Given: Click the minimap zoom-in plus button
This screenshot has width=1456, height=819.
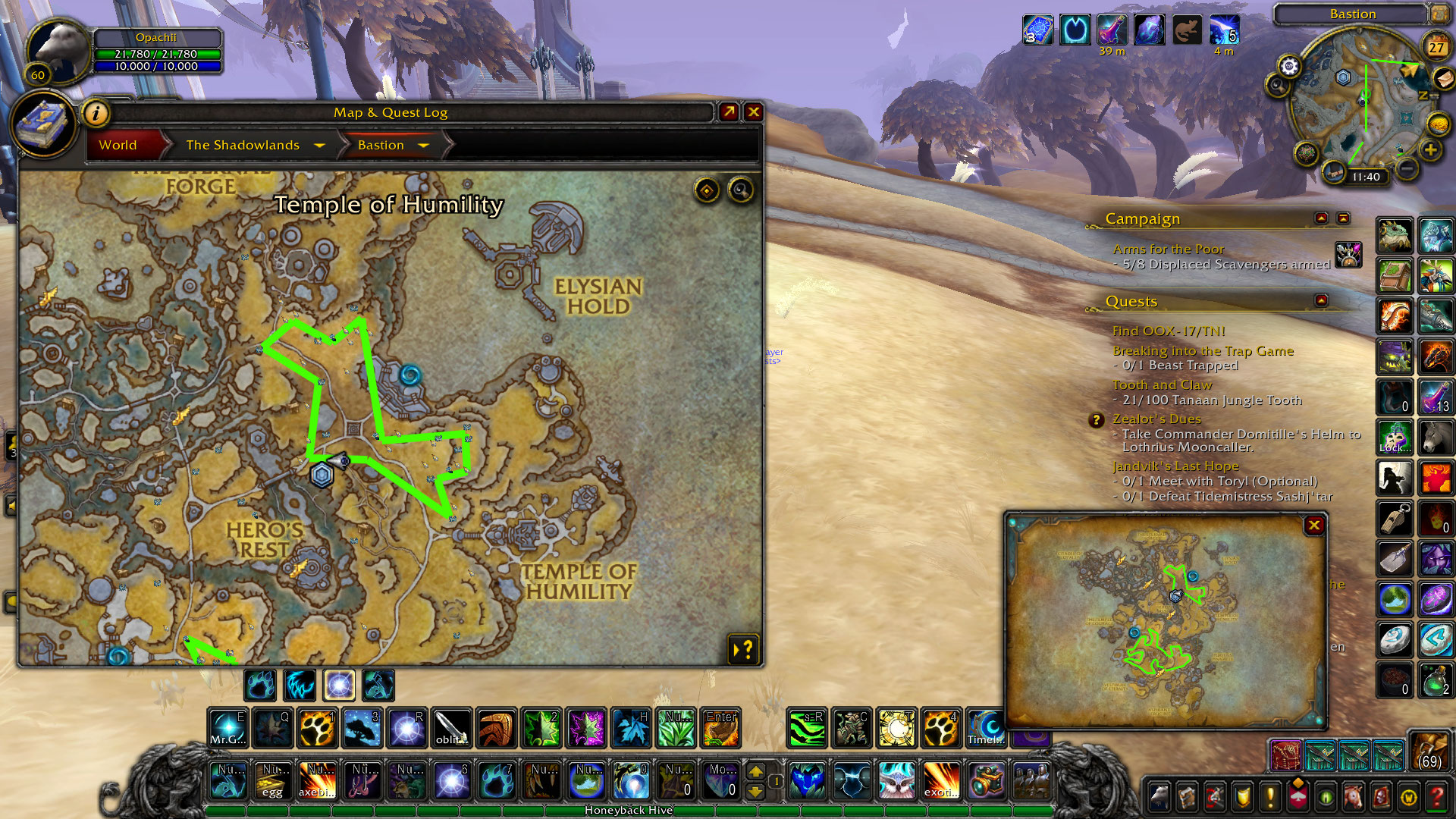Looking at the screenshot, I should (1430, 149).
